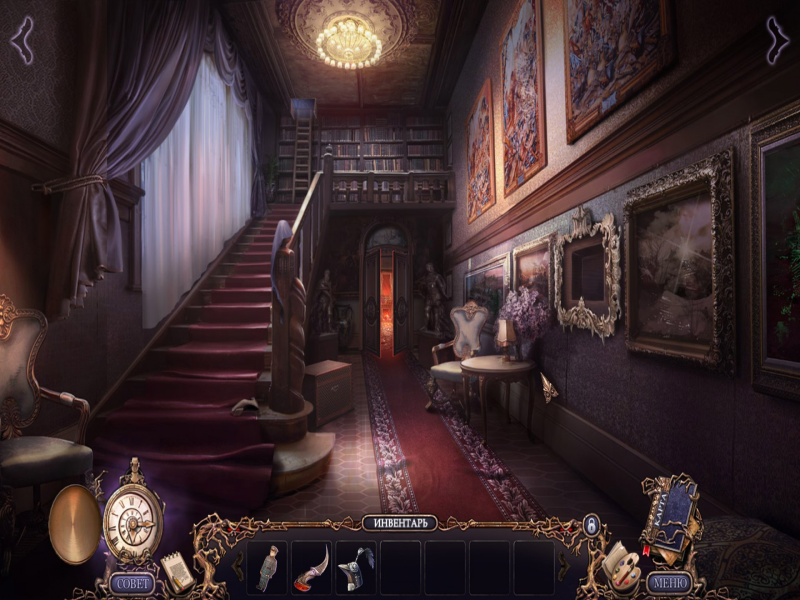800x600 pixels.
Task: Toggle the inventory panel lock
Action: pos(591,524)
